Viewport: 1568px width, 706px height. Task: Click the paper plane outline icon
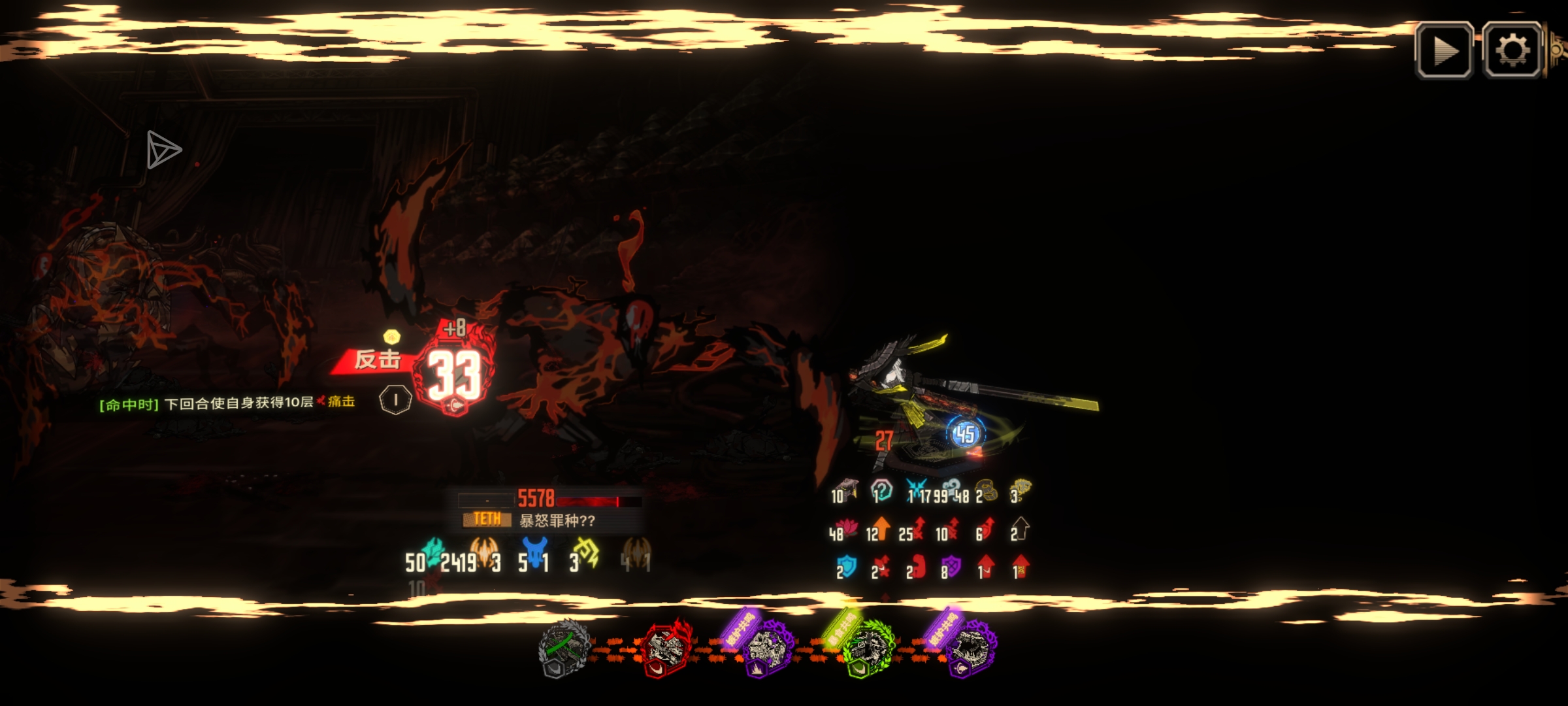coord(162,150)
